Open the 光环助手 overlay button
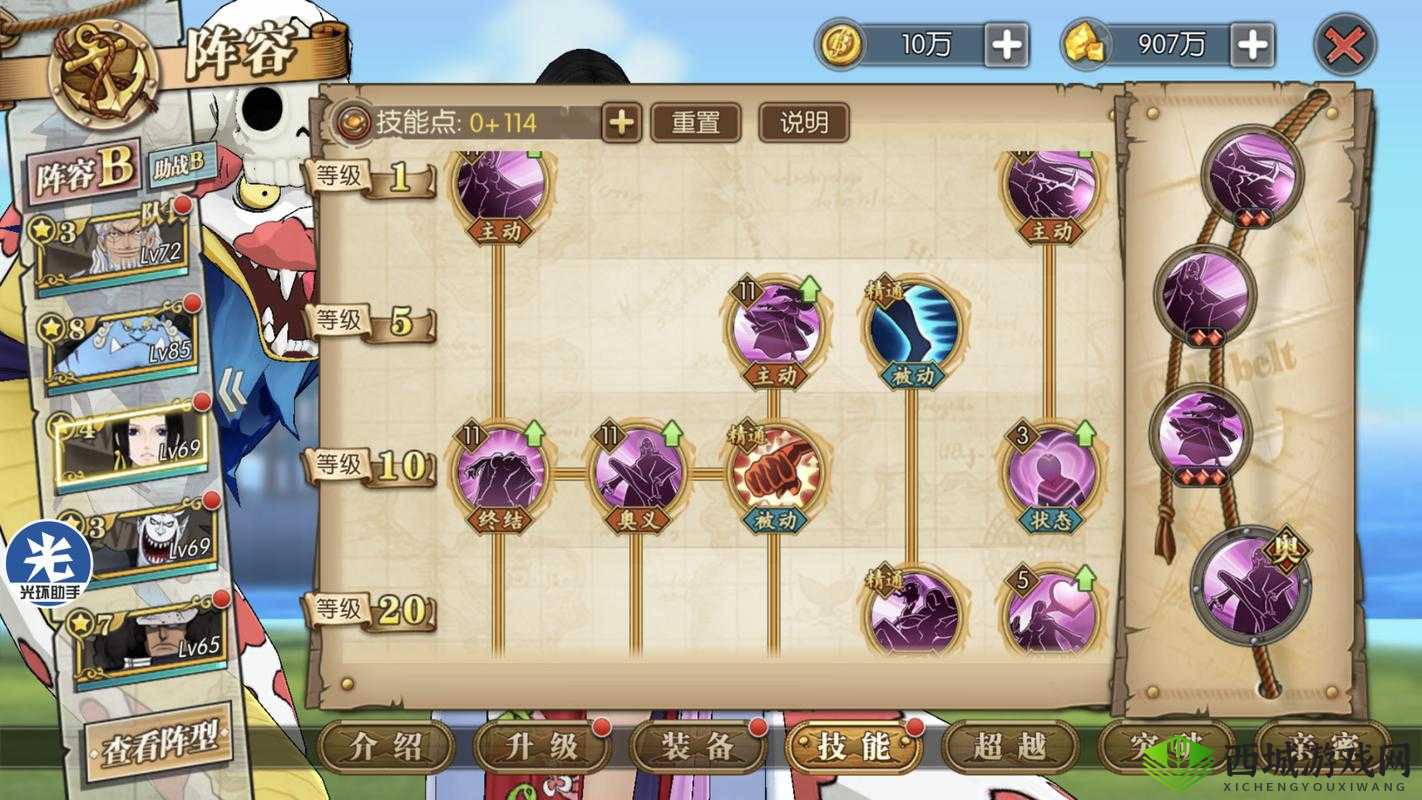 pos(48,562)
